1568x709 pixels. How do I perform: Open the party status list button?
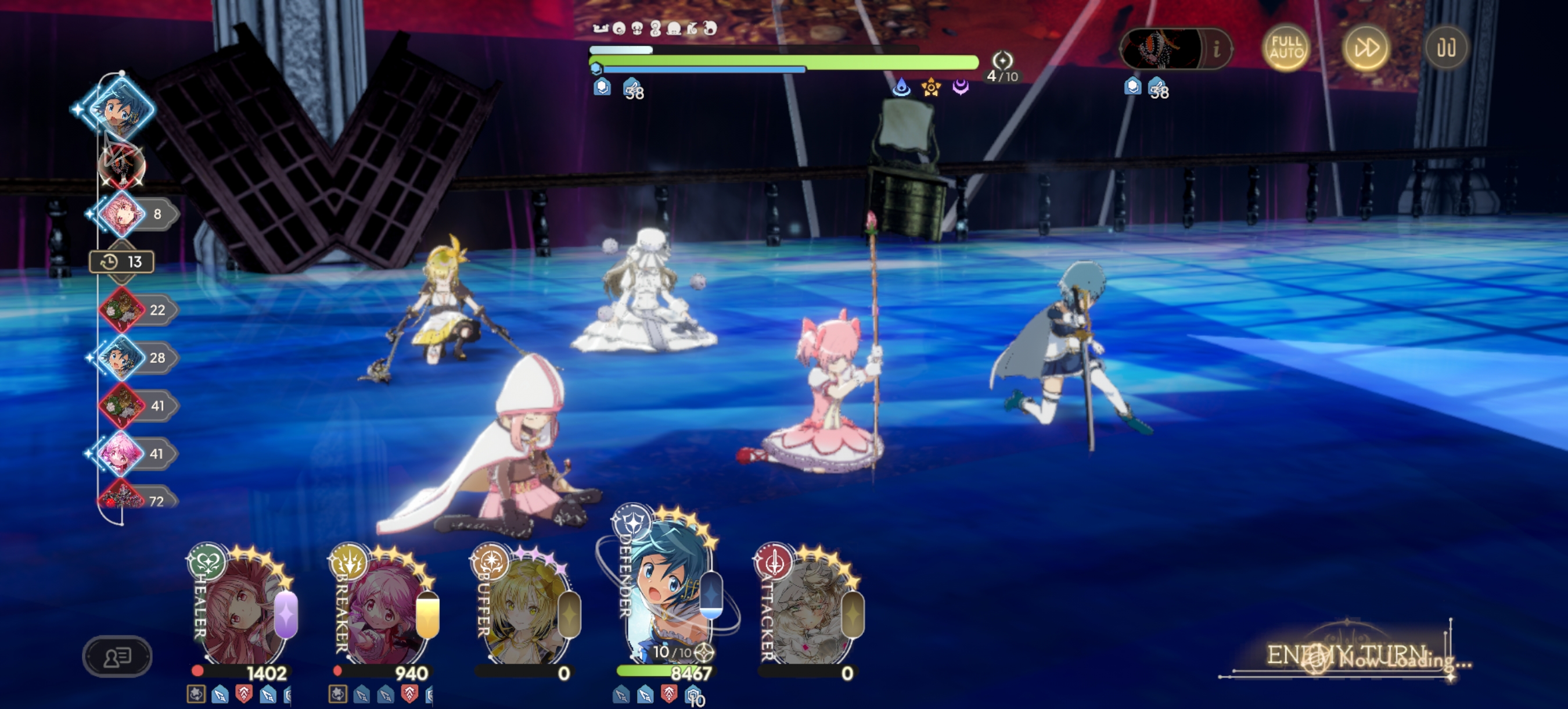click(x=117, y=656)
